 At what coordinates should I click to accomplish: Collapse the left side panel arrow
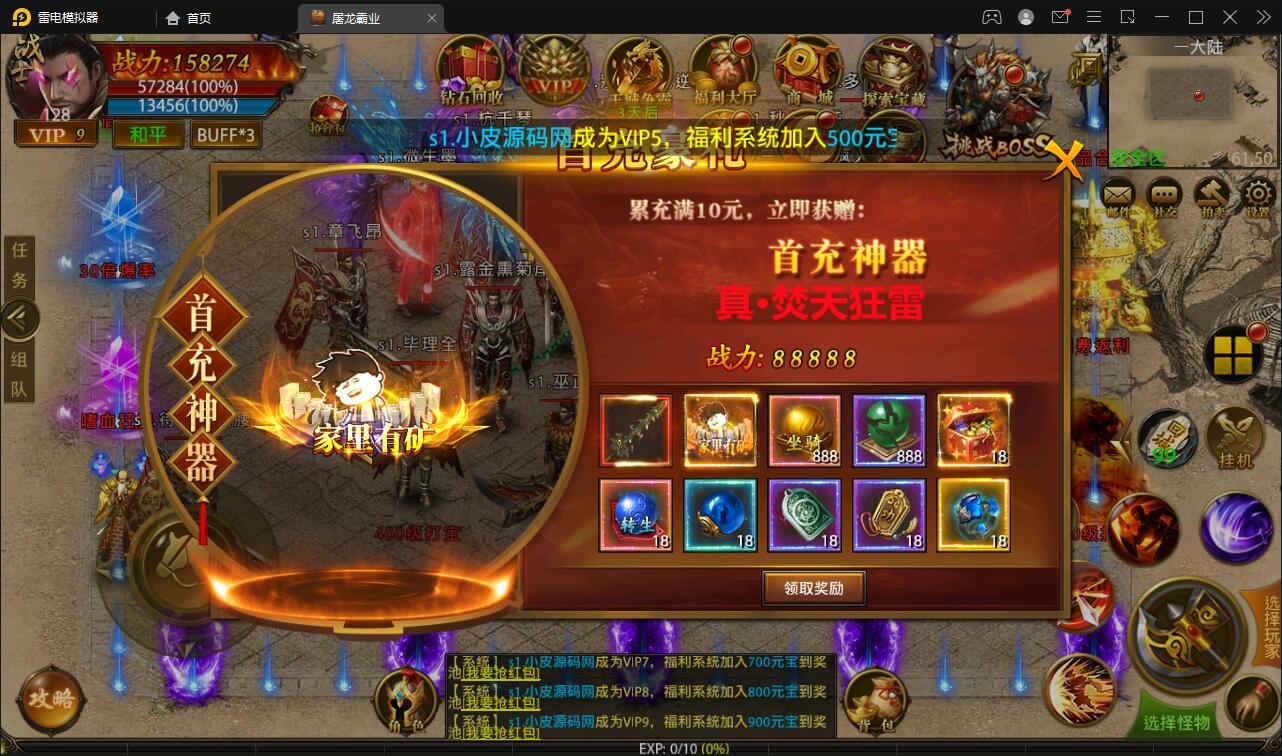(20, 317)
